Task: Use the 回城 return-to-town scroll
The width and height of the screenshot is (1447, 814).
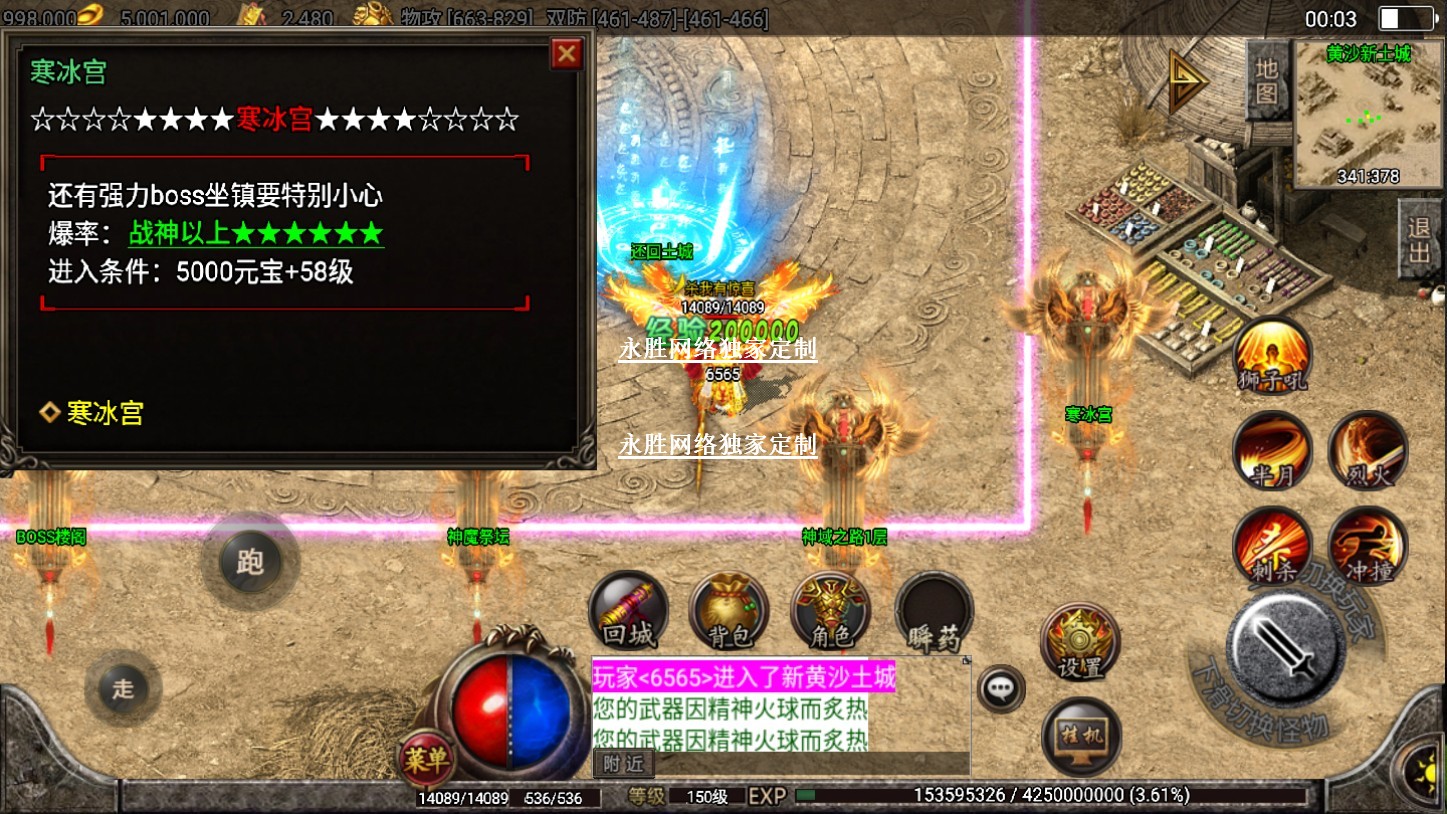Action: pyautogui.click(x=629, y=610)
